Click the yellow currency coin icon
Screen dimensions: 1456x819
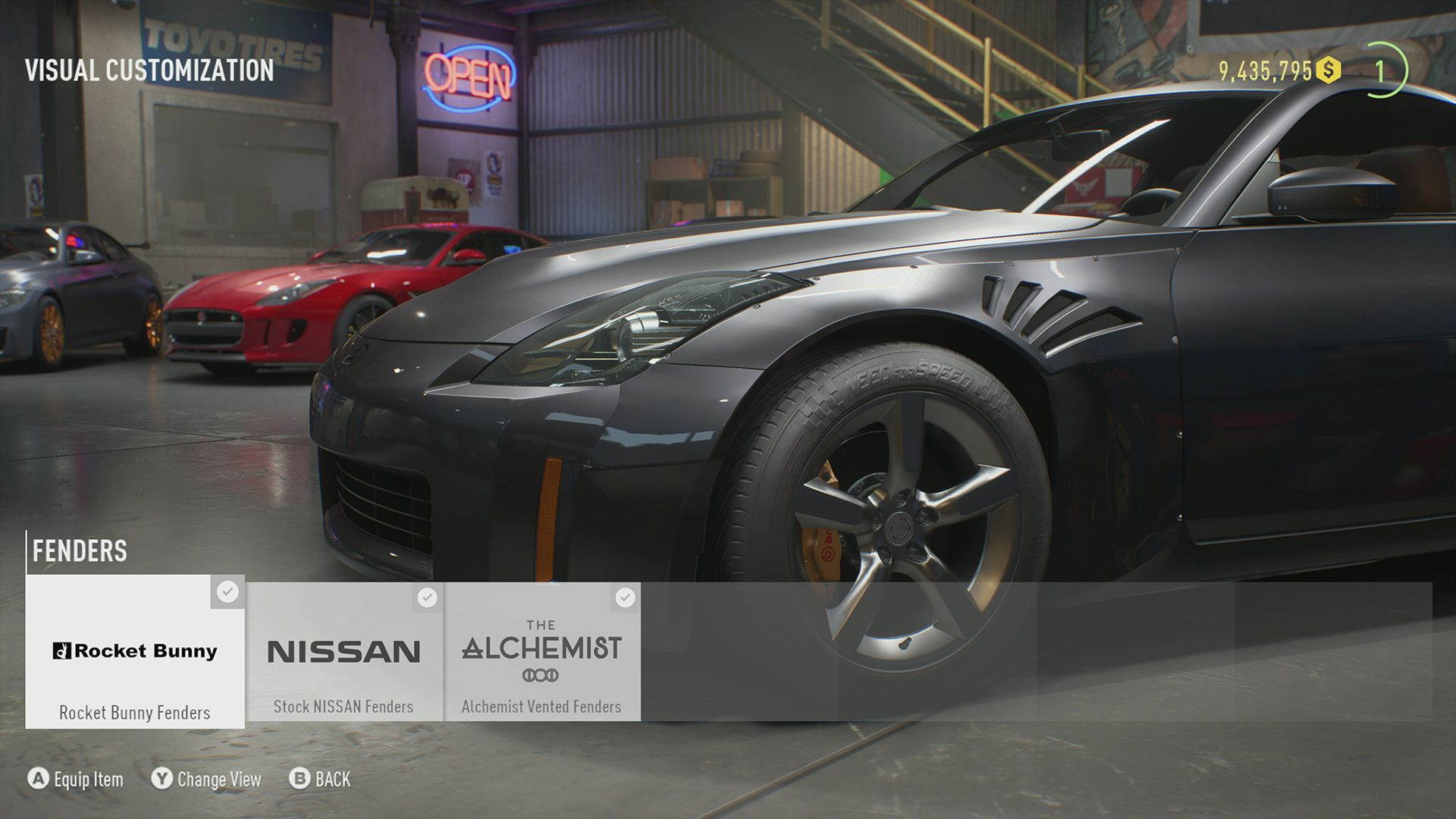click(1328, 68)
